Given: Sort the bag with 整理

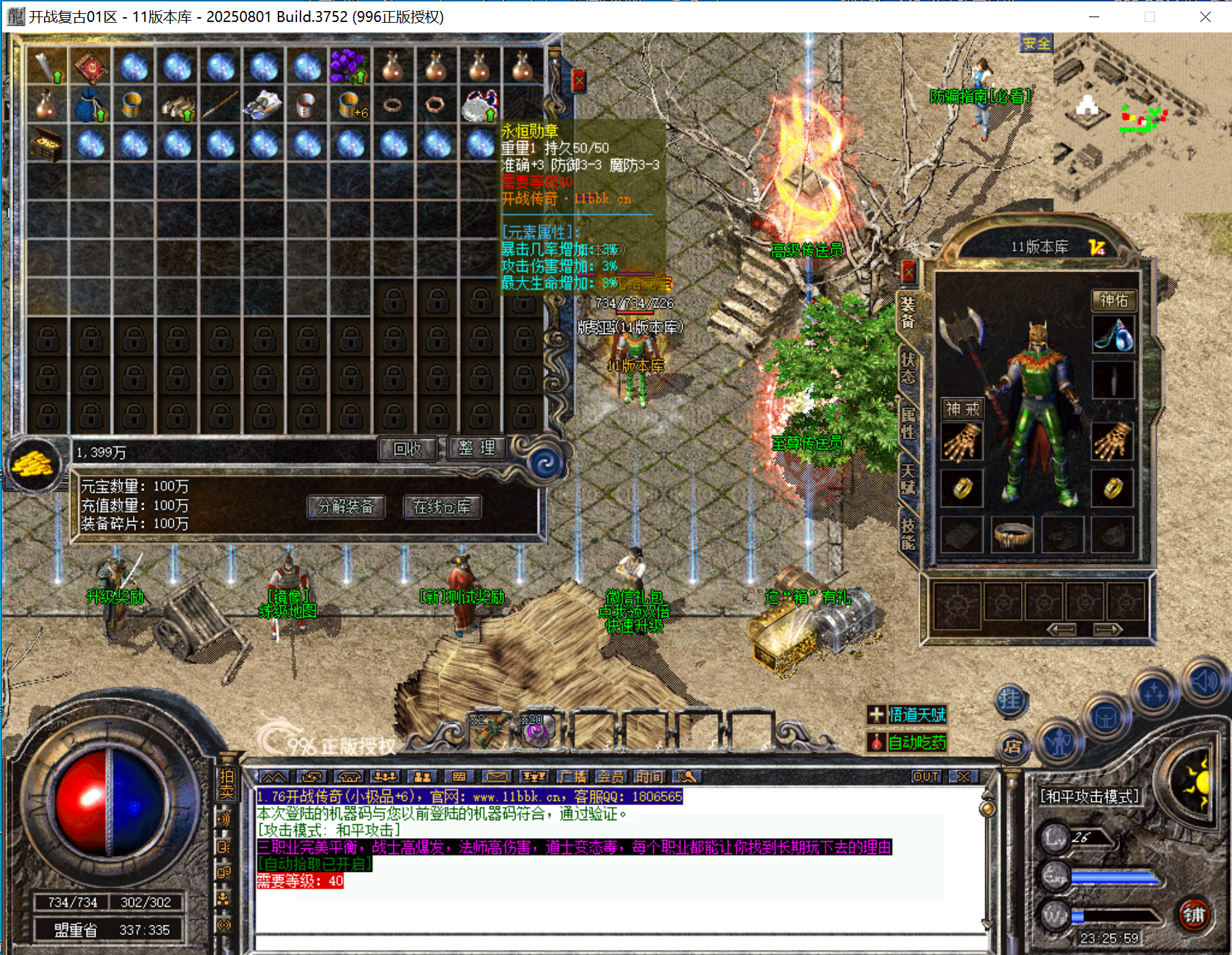Looking at the screenshot, I should 476,448.
